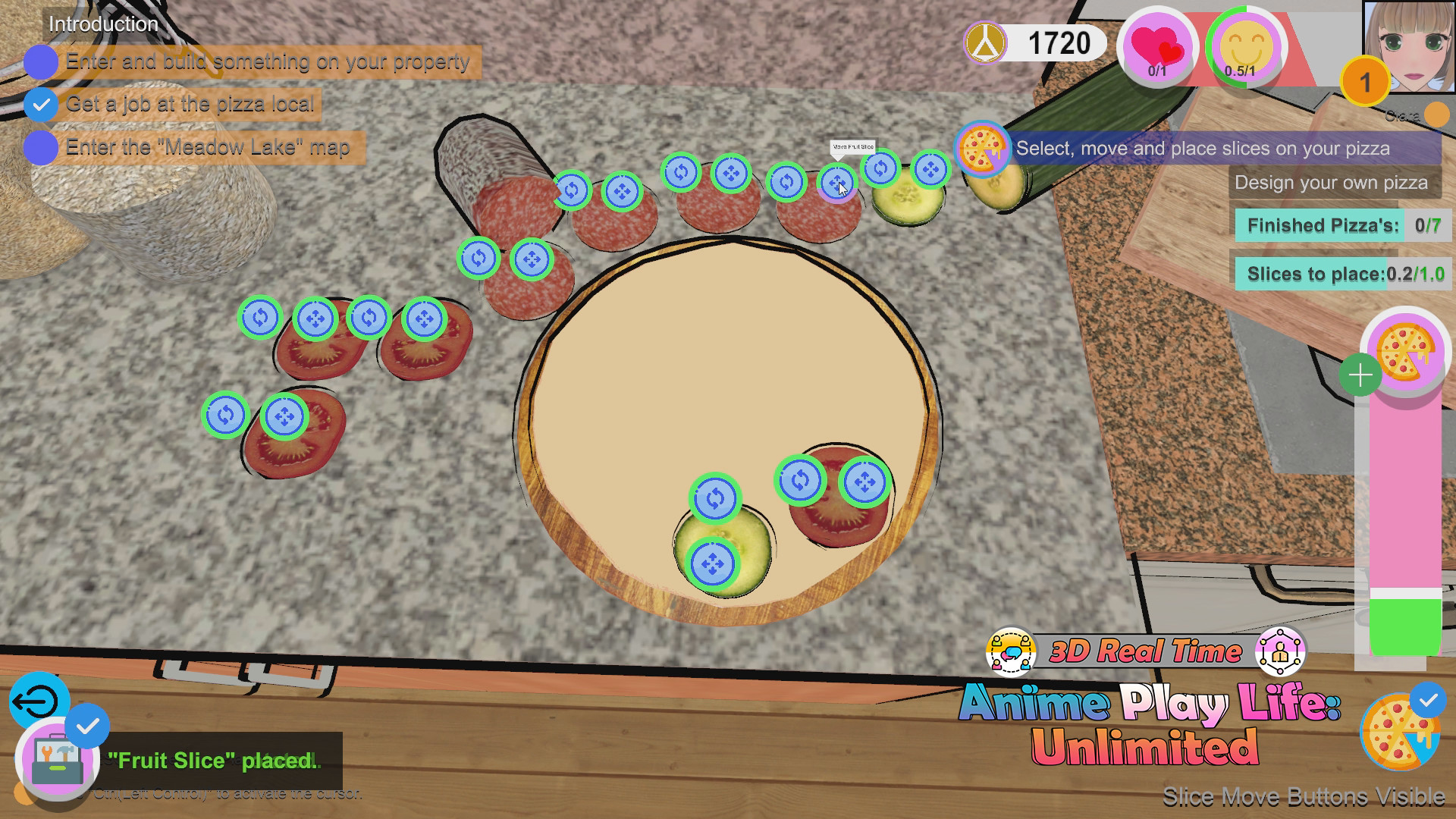Click the checkmark on "Get a job at the pizza local"
The width and height of the screenshot is (1456, 819).
(41, 105)
